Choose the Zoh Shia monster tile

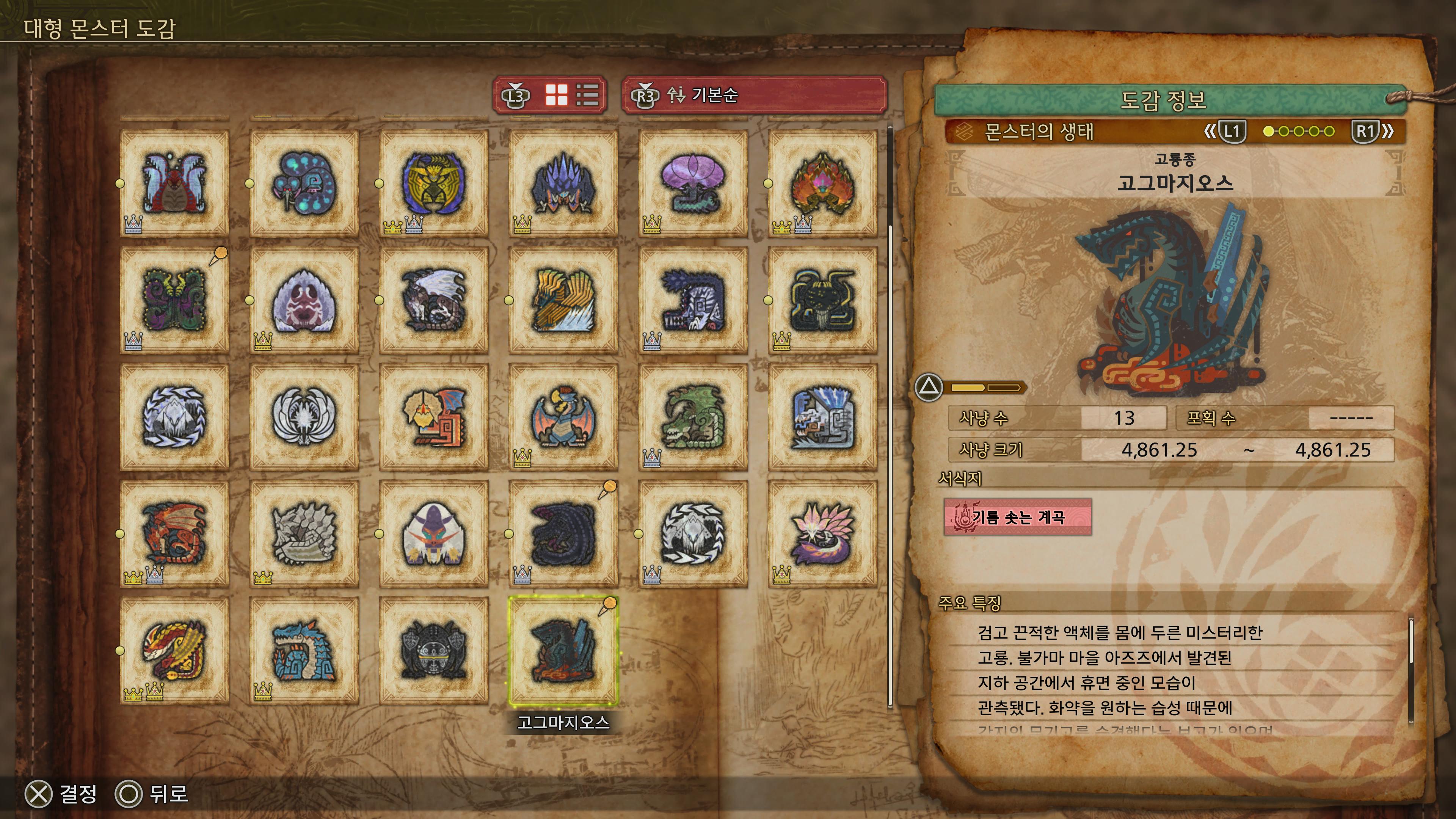pyautogui.click(x=304, y=417)
